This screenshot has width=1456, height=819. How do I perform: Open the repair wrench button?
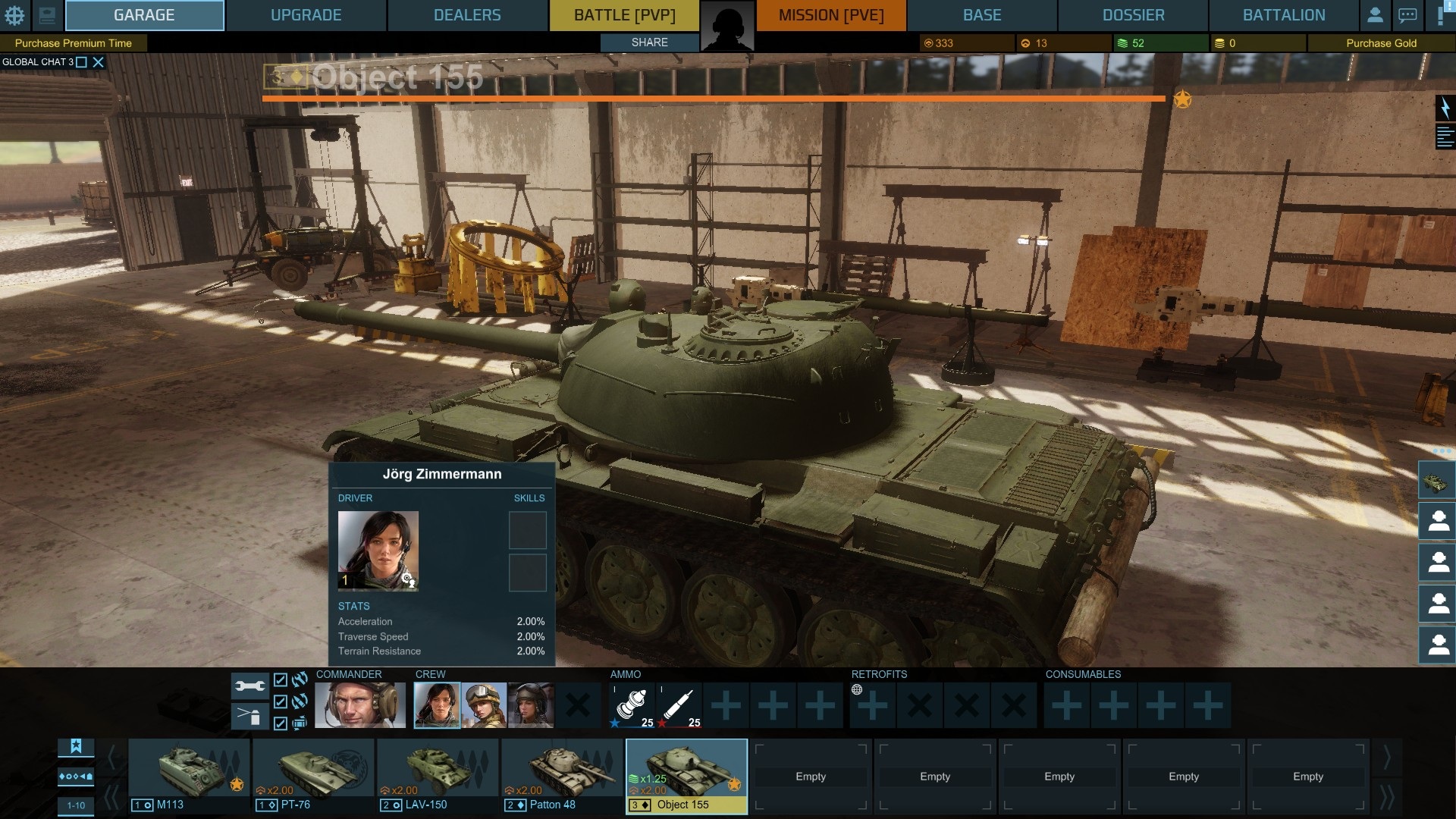(x=249, y=686)
